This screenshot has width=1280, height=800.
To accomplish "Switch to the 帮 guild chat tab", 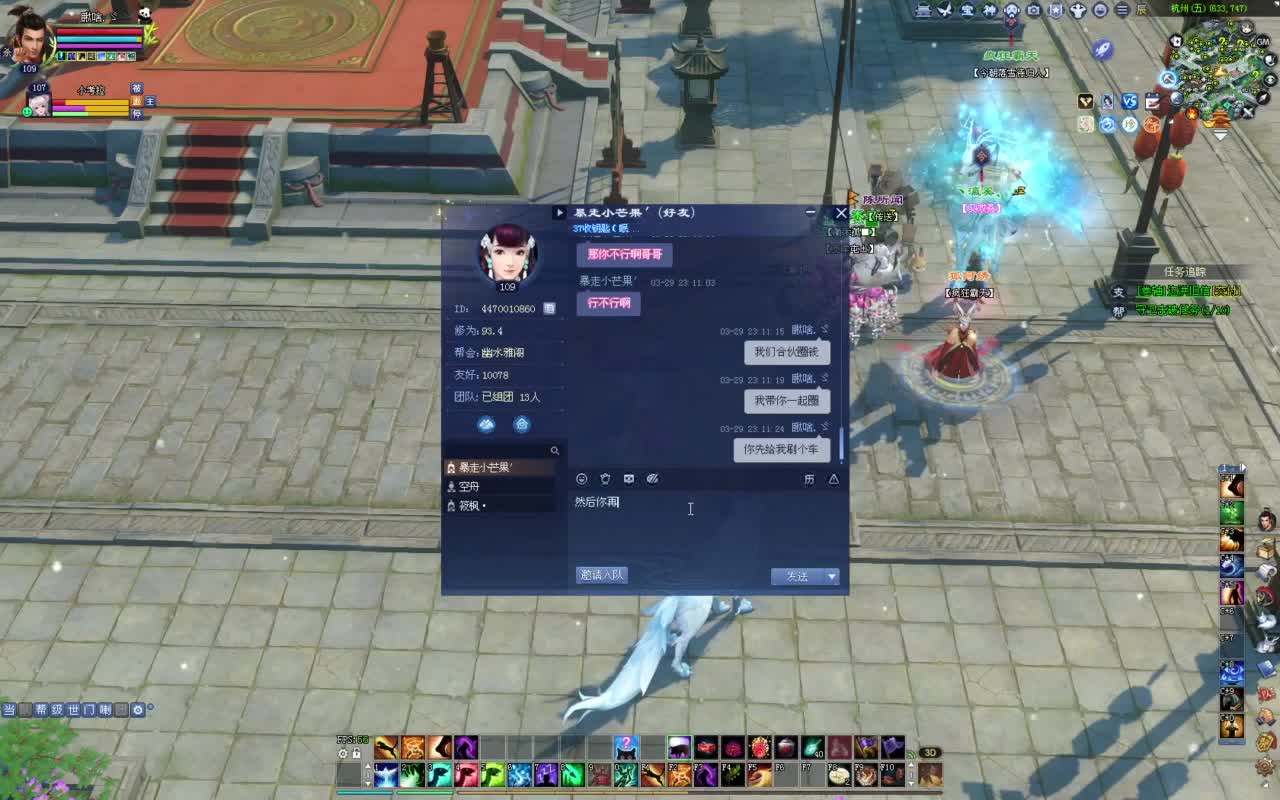I will tap(41, 710).
